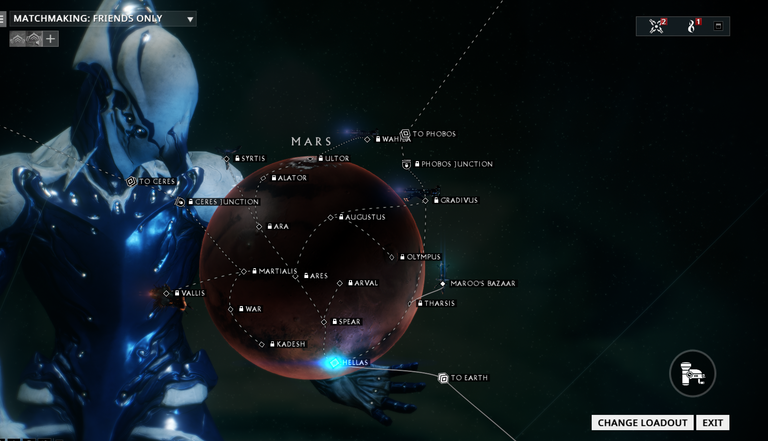Open the crossed-blades alerts icon with badge 2
The height and width of the screenshot is (441, 768).
[656, 26]
